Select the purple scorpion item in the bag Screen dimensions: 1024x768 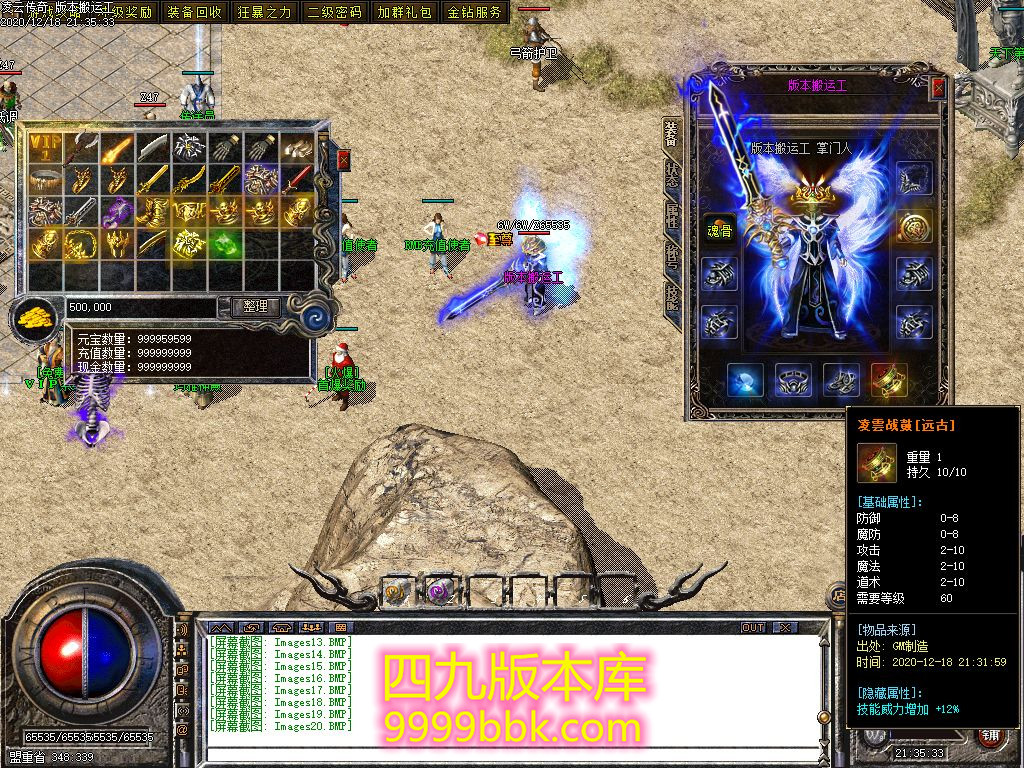pyautogui.click(x=118, y=211)
